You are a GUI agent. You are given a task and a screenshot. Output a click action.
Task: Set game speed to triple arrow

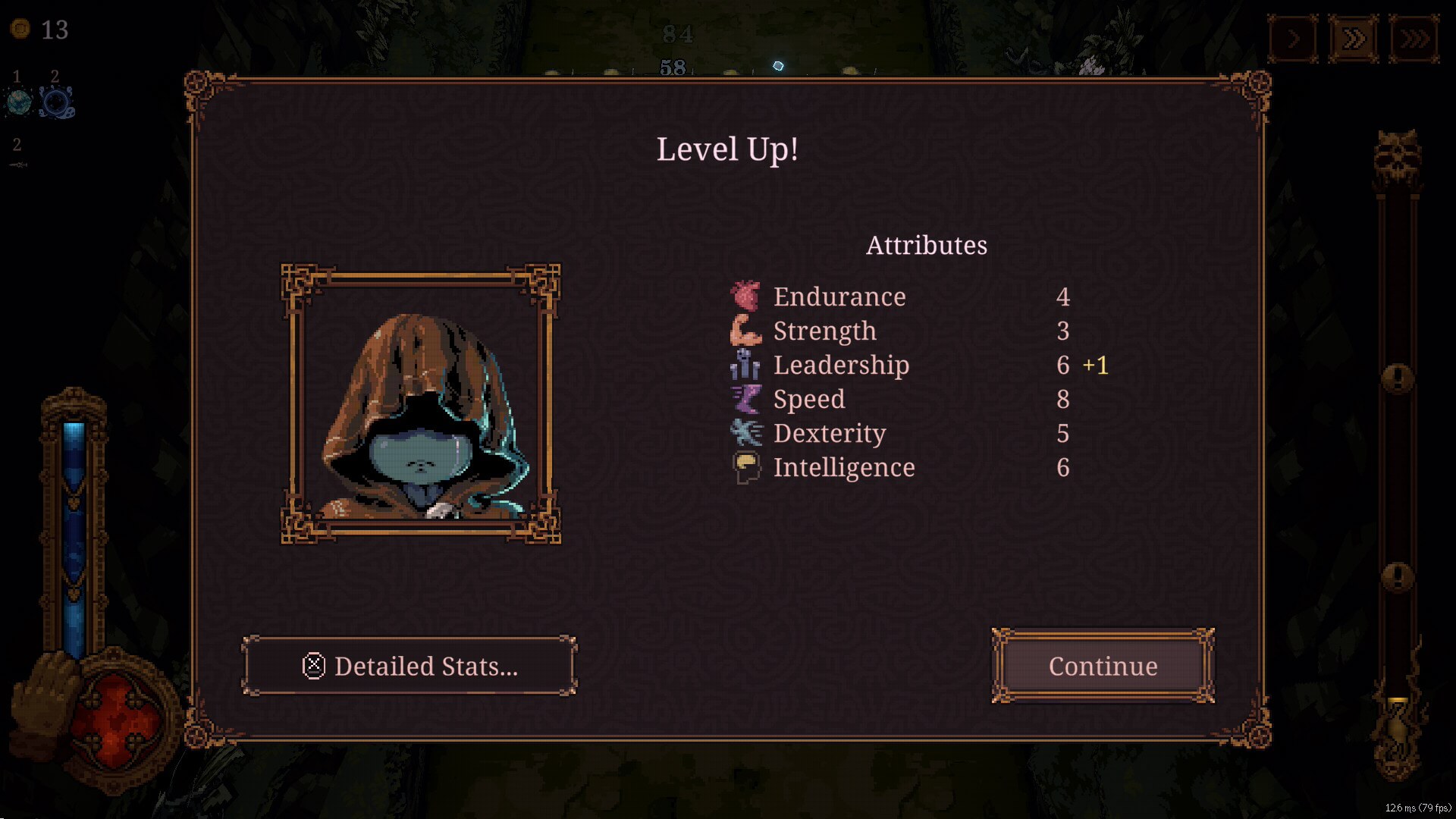pos(1414,38)
